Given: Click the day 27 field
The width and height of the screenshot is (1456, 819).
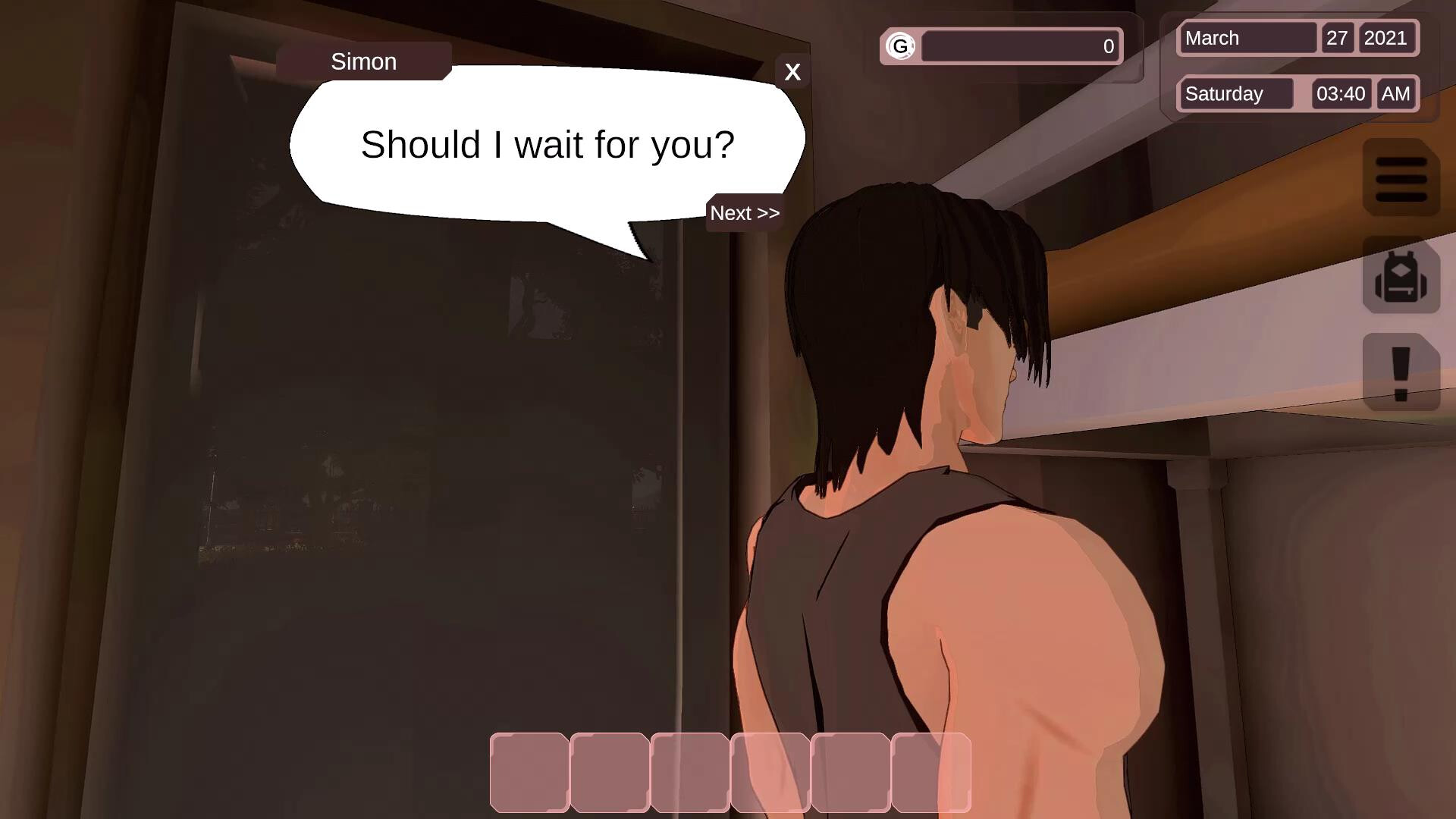Looking at the screenshot, I should pyautogui.click(x=1338, y=38).
